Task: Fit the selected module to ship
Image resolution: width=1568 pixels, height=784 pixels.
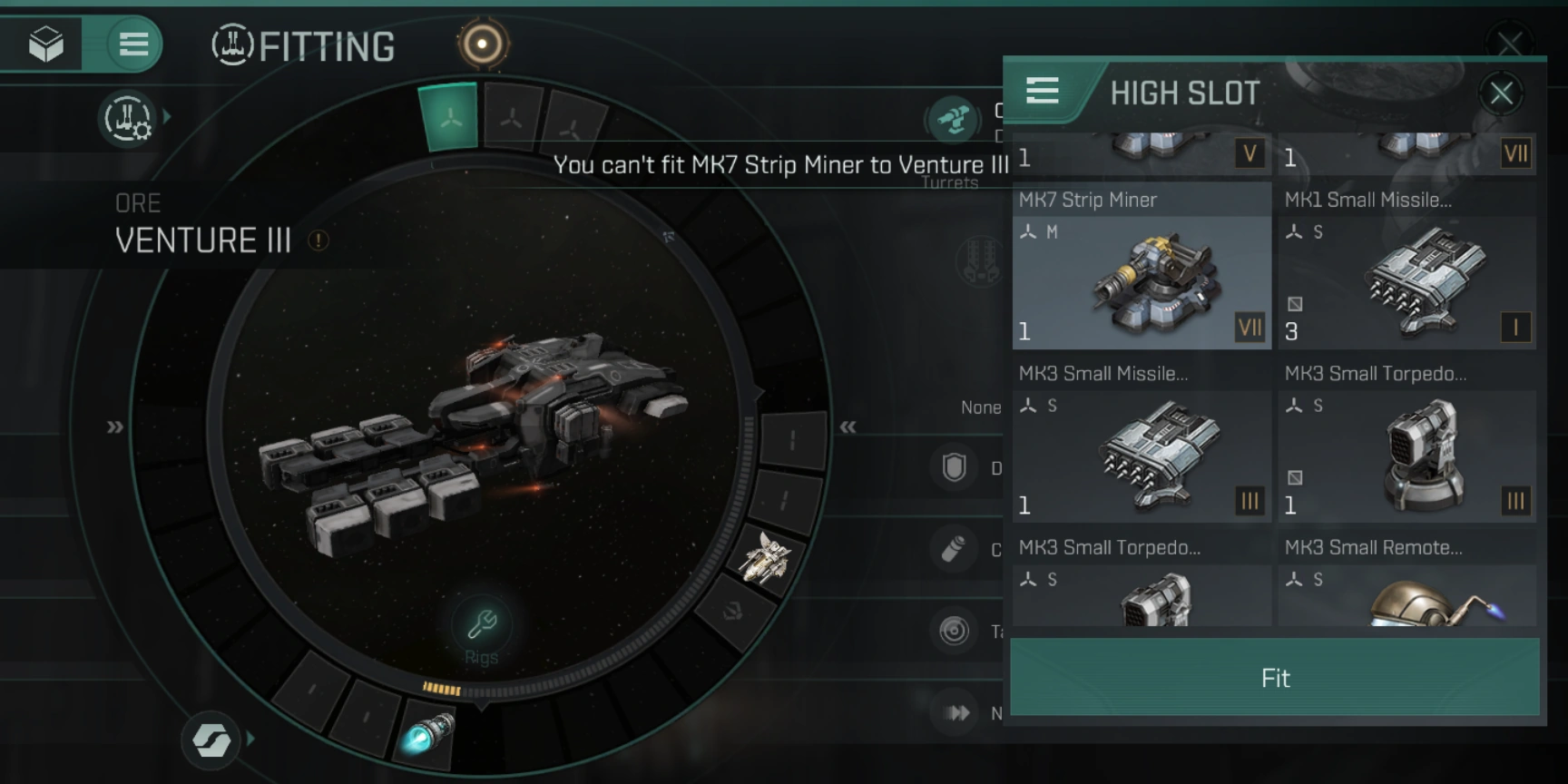Action: (1274, 678)
